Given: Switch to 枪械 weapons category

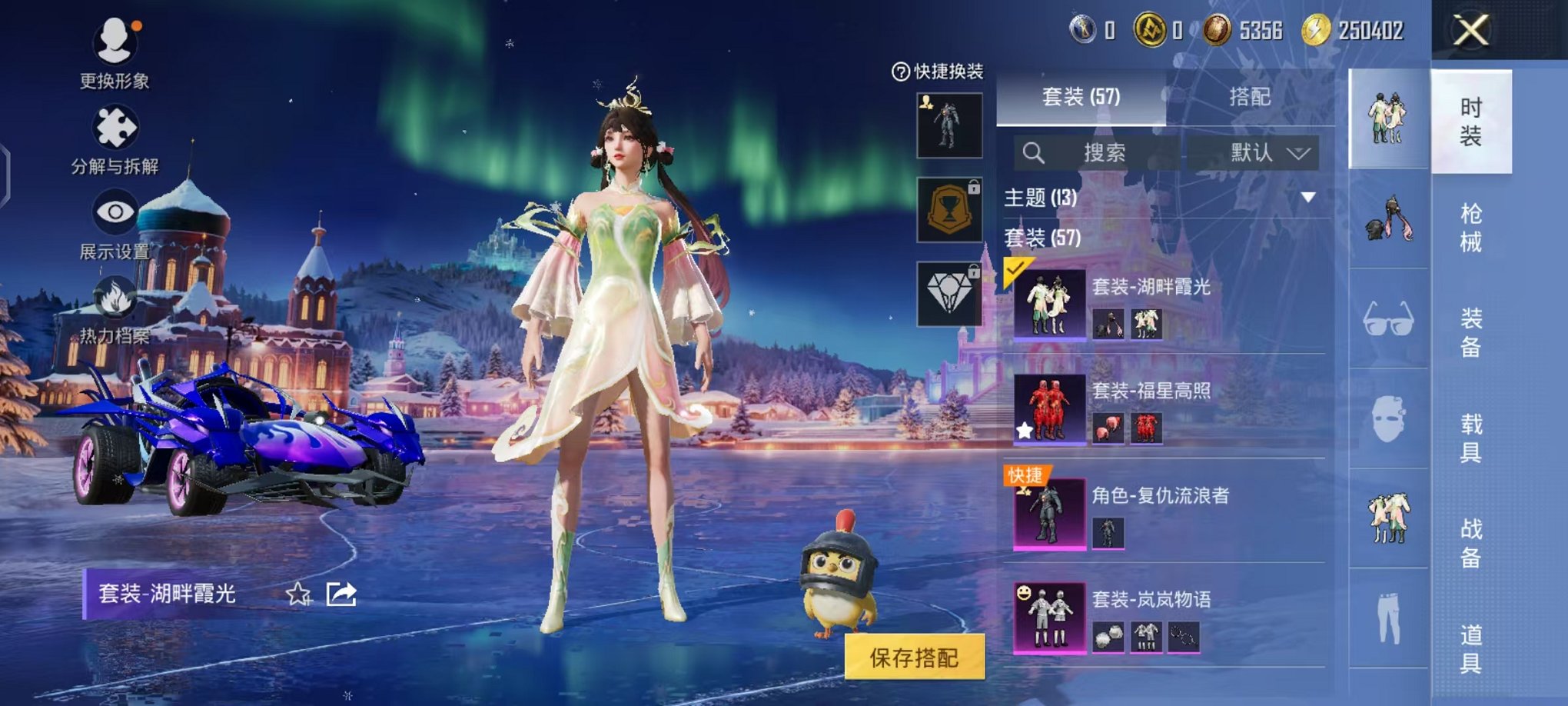Looking at the screenshot, I should point(1470,228).
